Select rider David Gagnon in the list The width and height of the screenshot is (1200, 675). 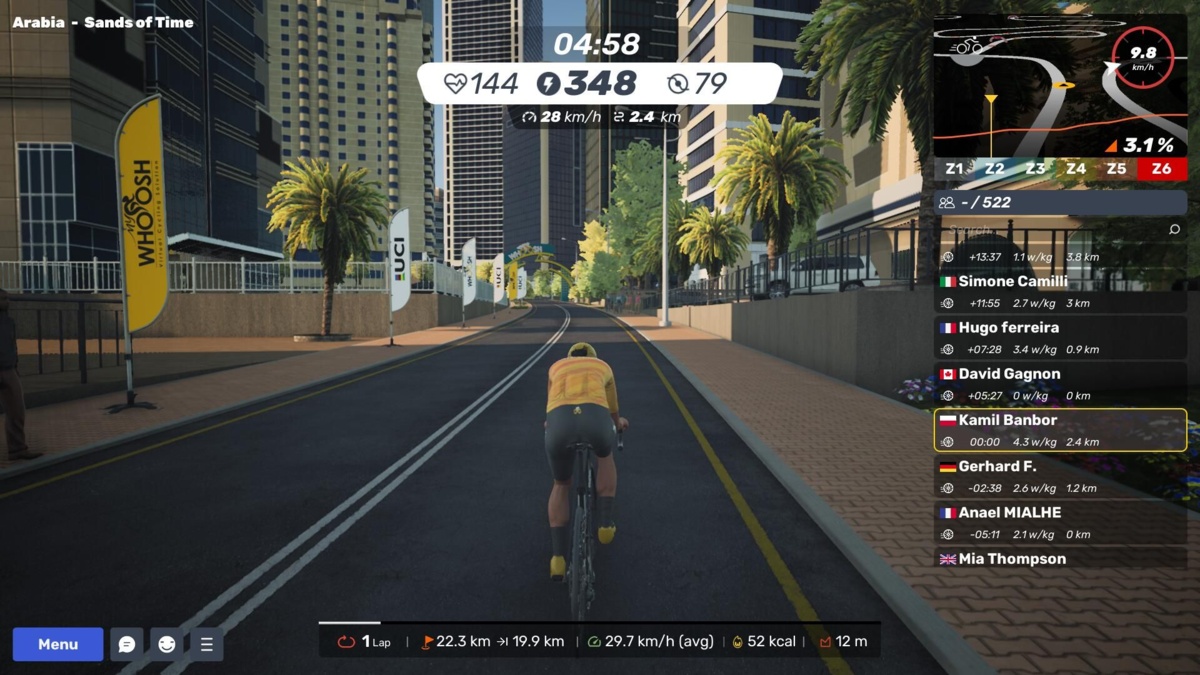coord(1060,384)
